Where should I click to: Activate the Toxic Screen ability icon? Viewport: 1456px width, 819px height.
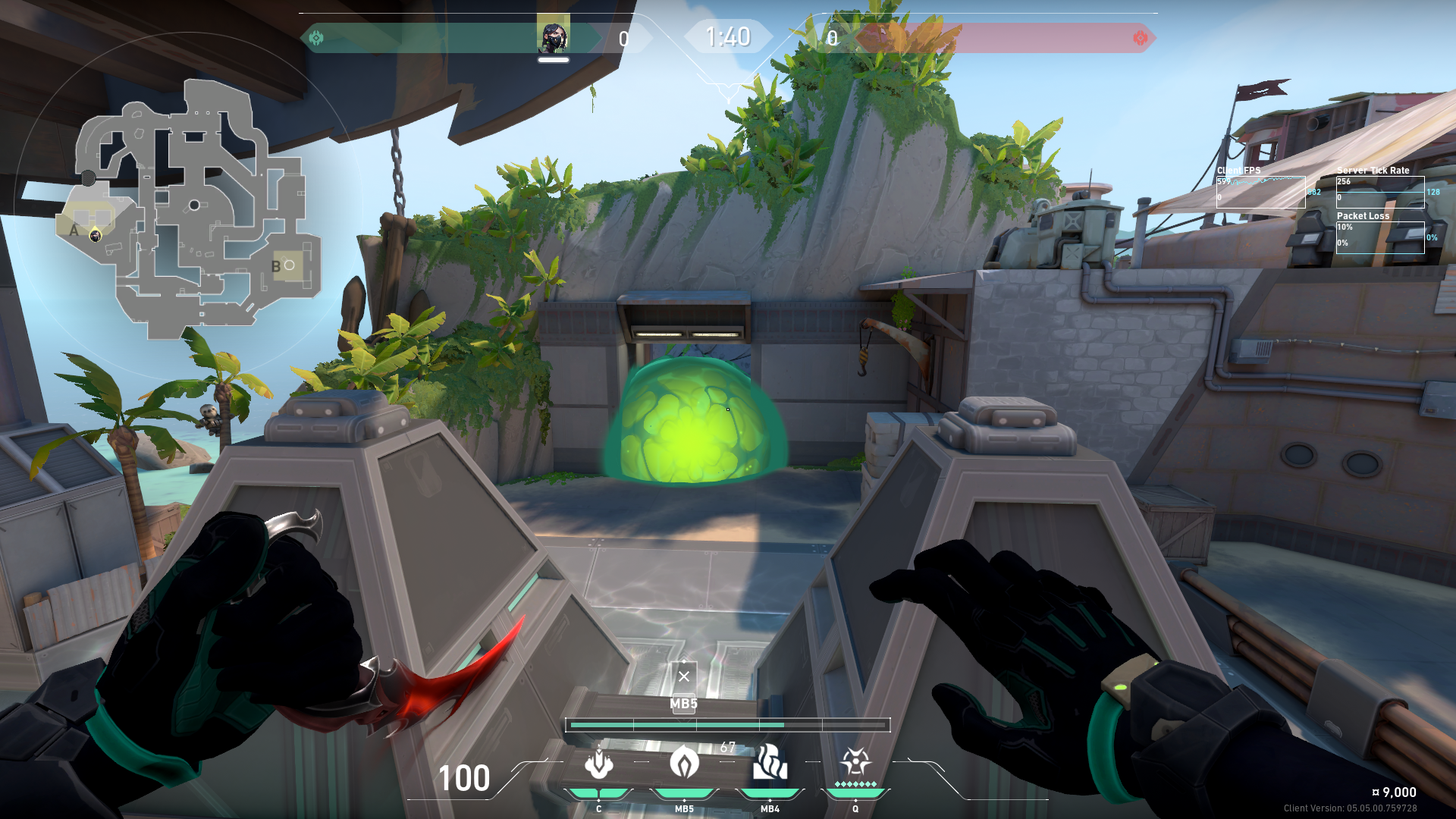[770, 762]
